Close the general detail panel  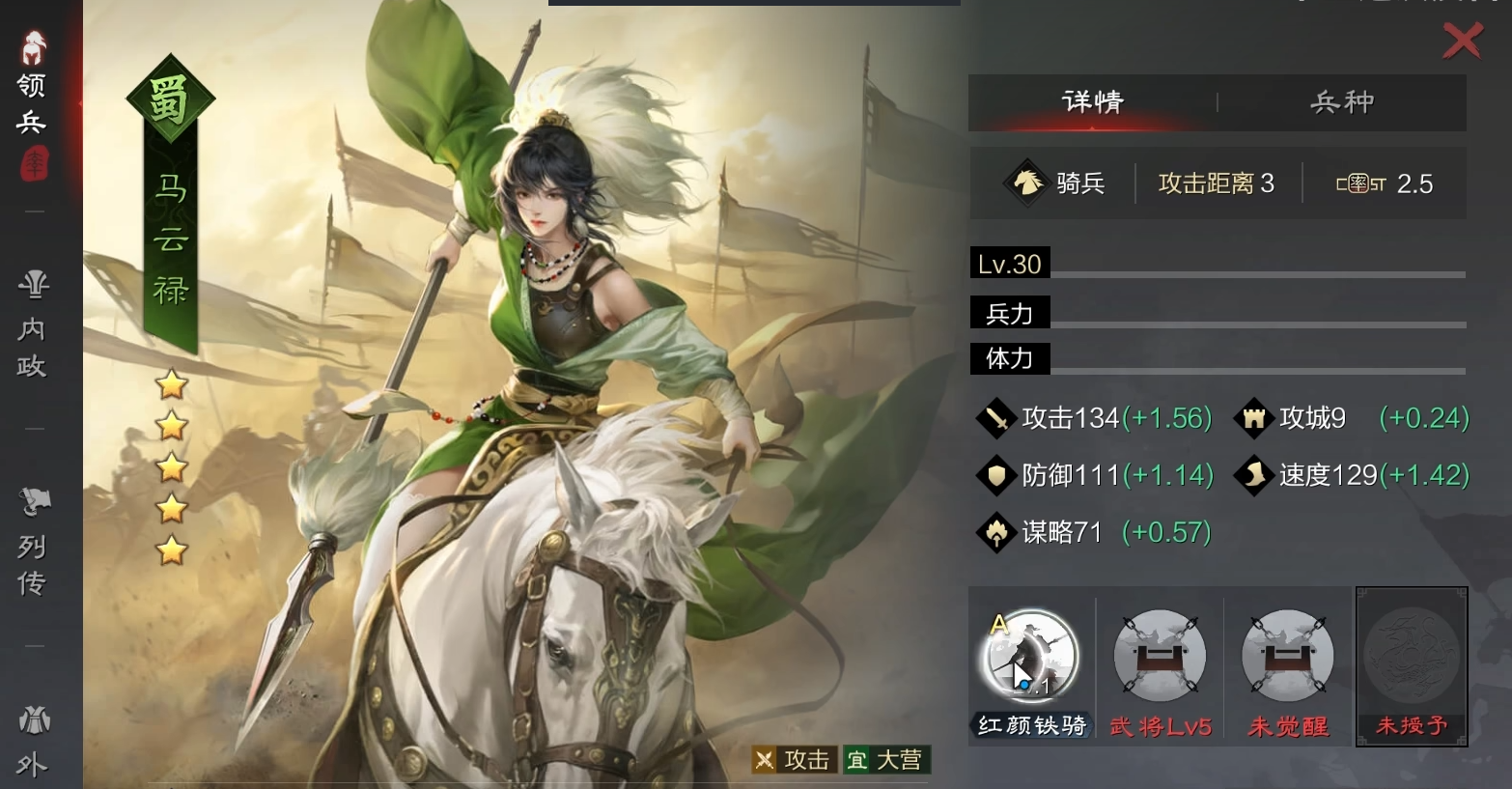[1462, 41]
